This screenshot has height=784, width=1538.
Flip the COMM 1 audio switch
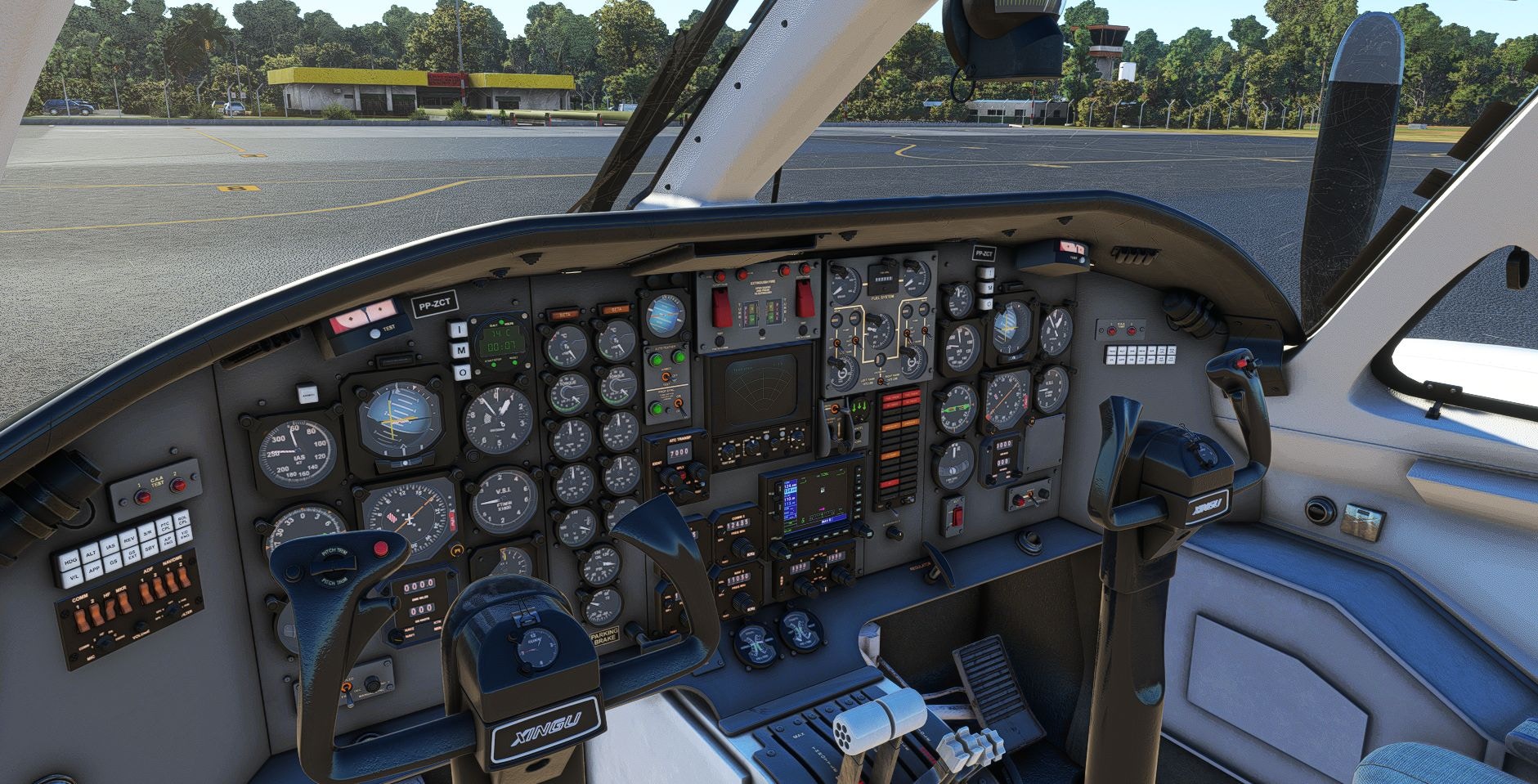[x=83, y=620]
